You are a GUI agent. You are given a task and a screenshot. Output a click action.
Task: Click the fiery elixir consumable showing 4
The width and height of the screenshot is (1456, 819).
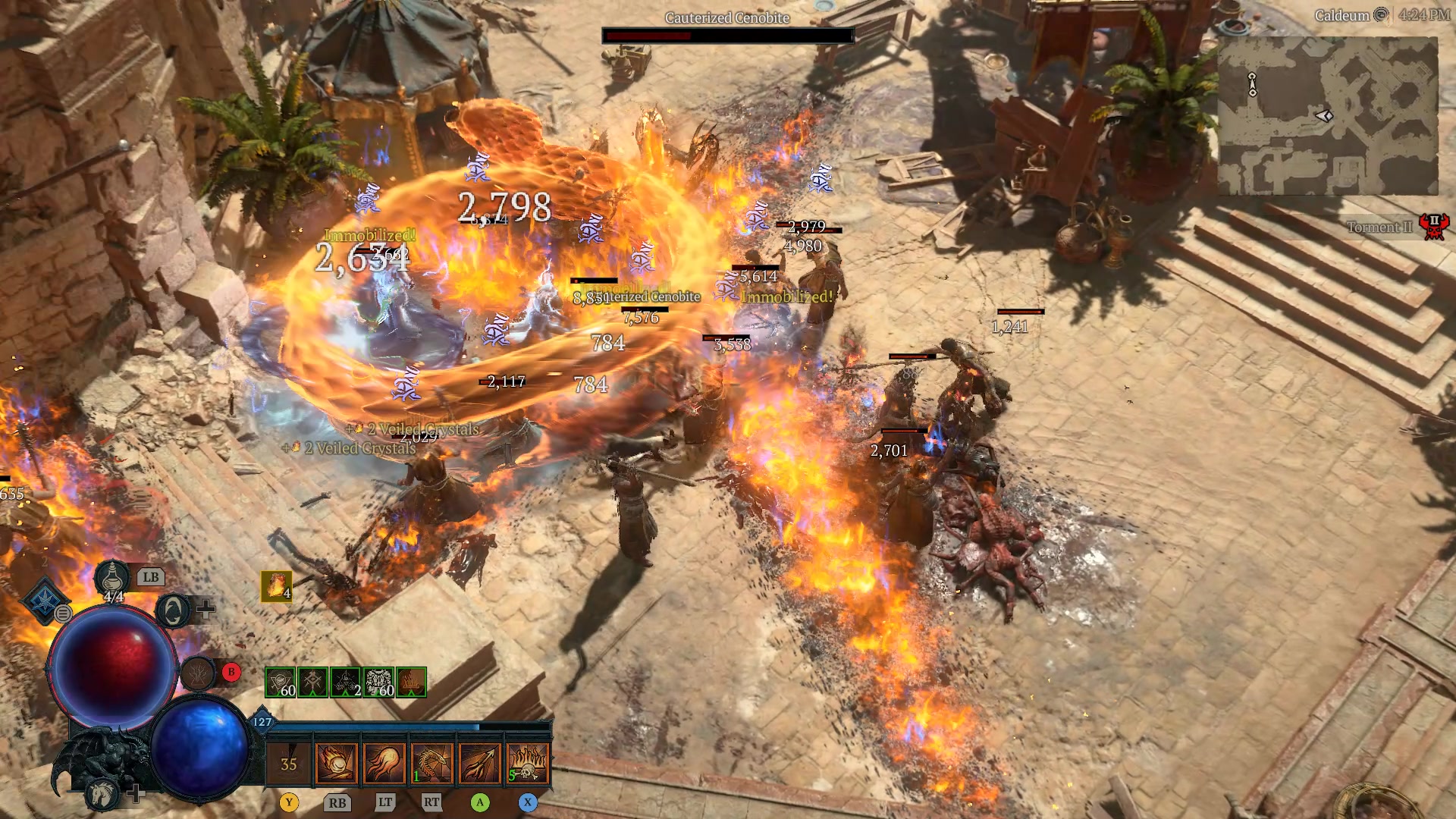click(275, 585)
